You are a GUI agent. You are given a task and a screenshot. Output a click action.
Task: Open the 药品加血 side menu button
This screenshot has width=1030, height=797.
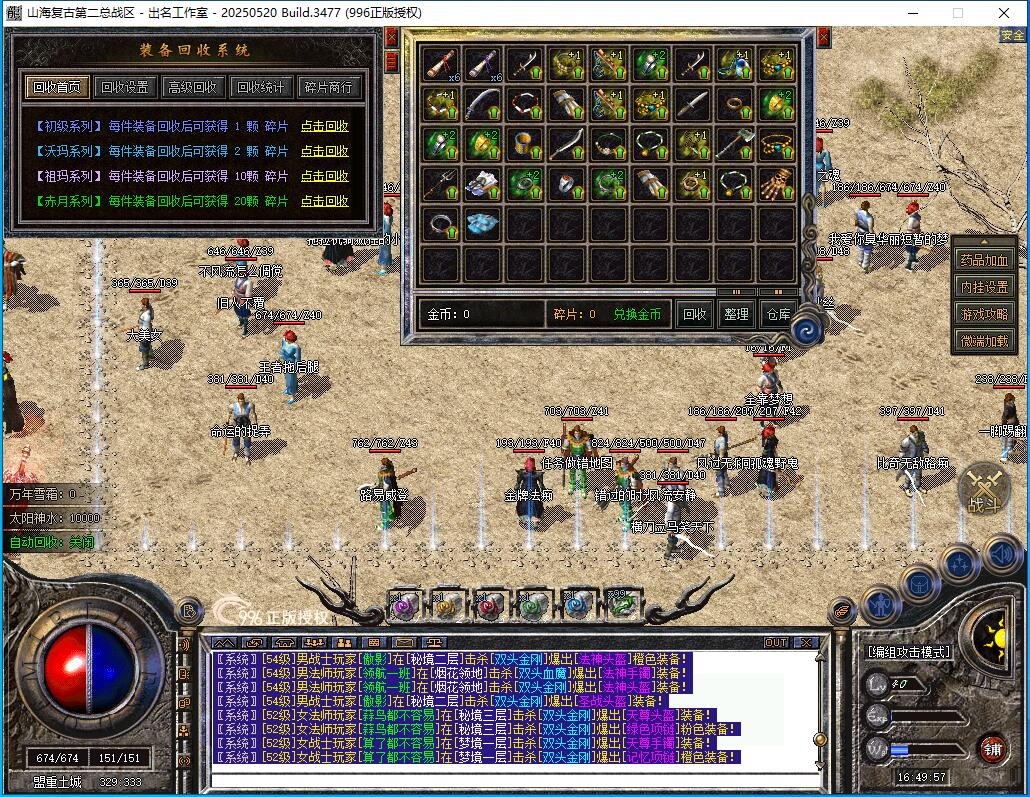tap(985, 260)
